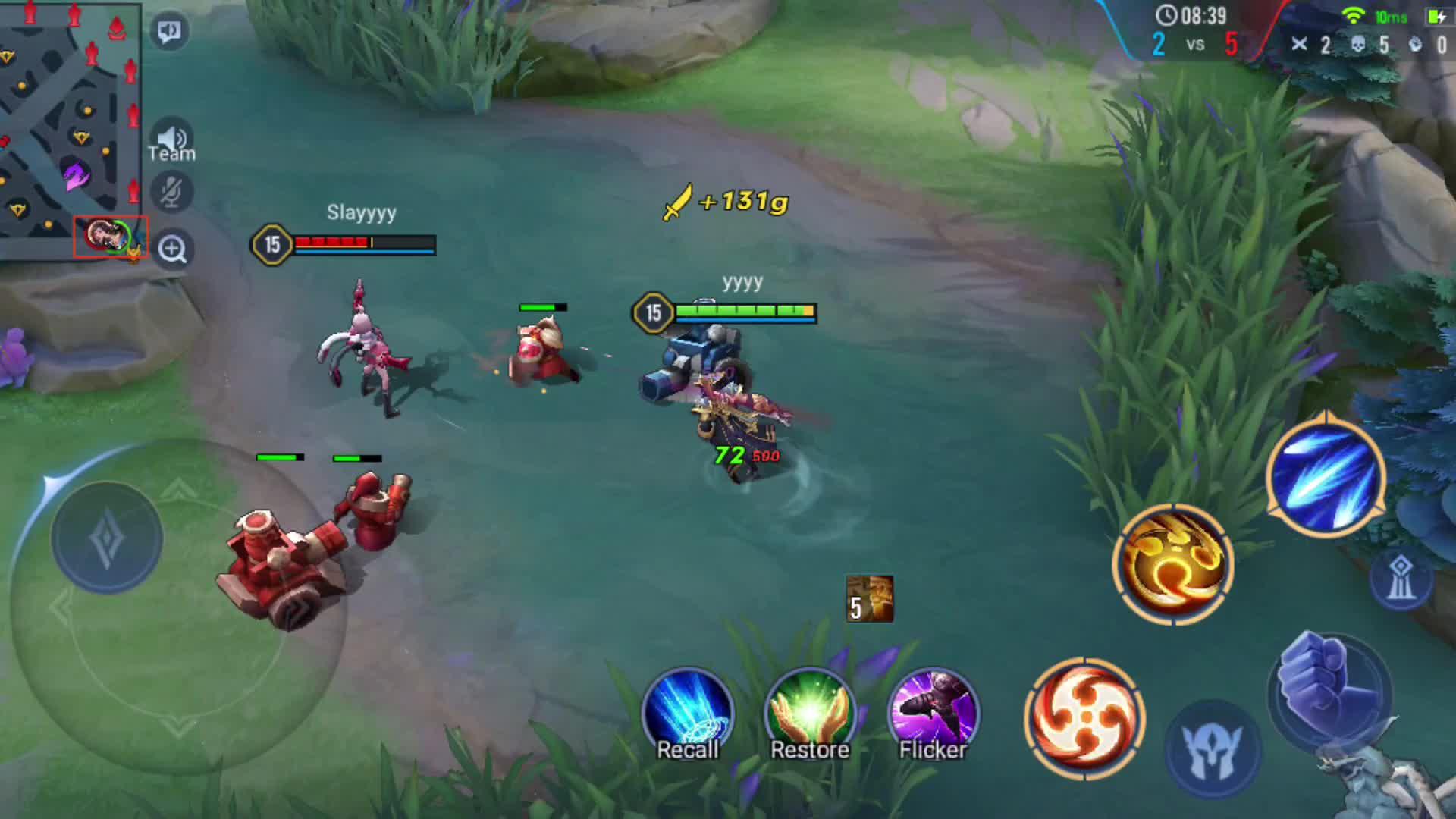1456x819 pixels.
Task: Trigger the red shuriken ultimate skill
Action: click(x=1084, y=719)
